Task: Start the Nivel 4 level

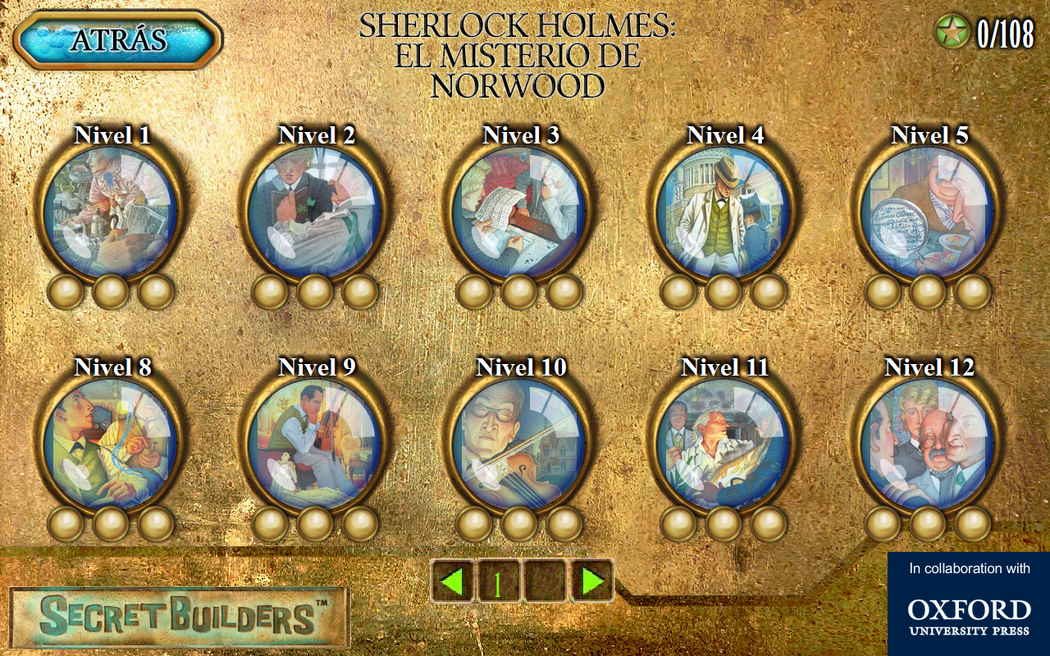Action: 724,212
